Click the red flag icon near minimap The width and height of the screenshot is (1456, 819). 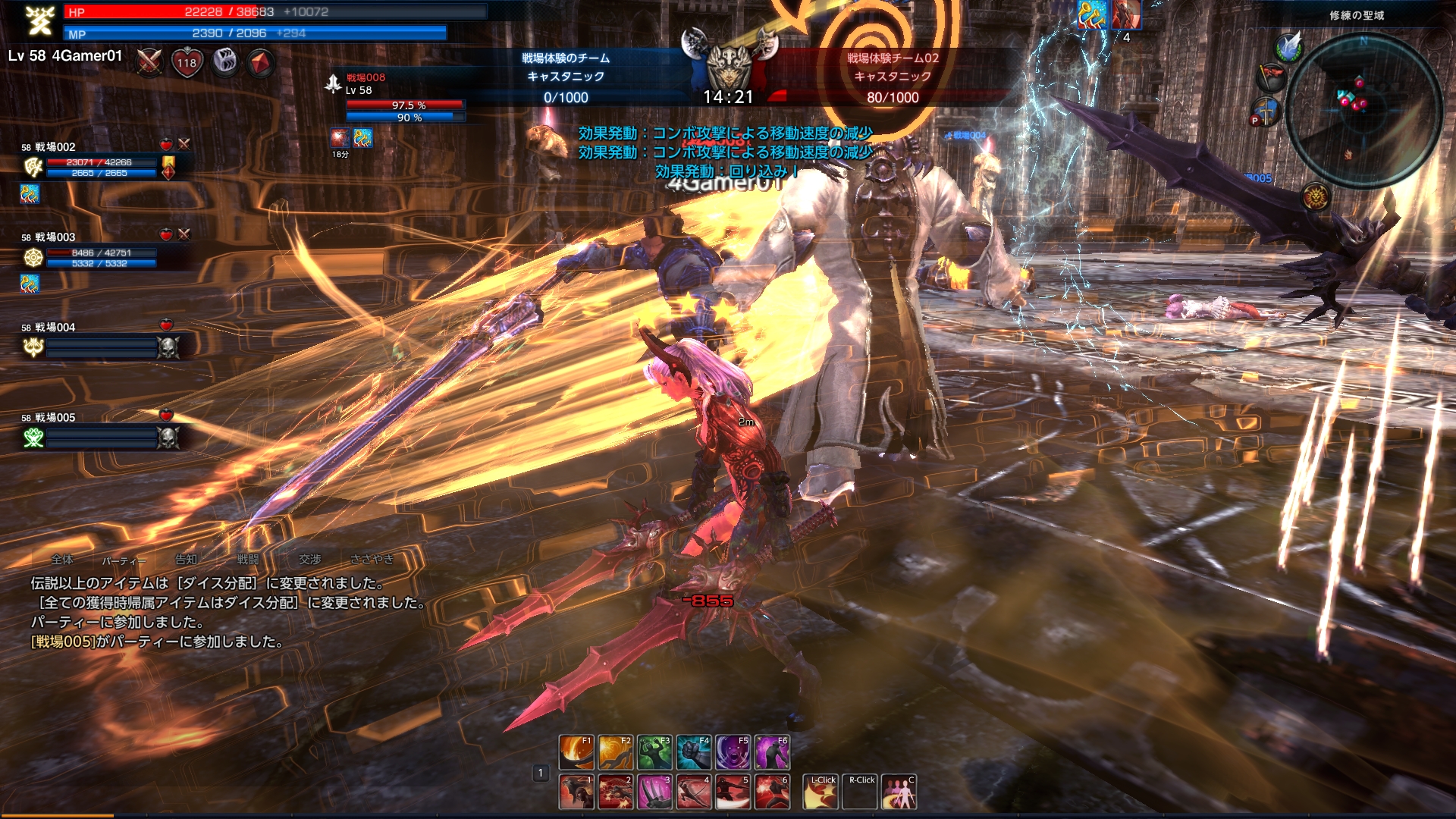click(x=1272, y=76)
